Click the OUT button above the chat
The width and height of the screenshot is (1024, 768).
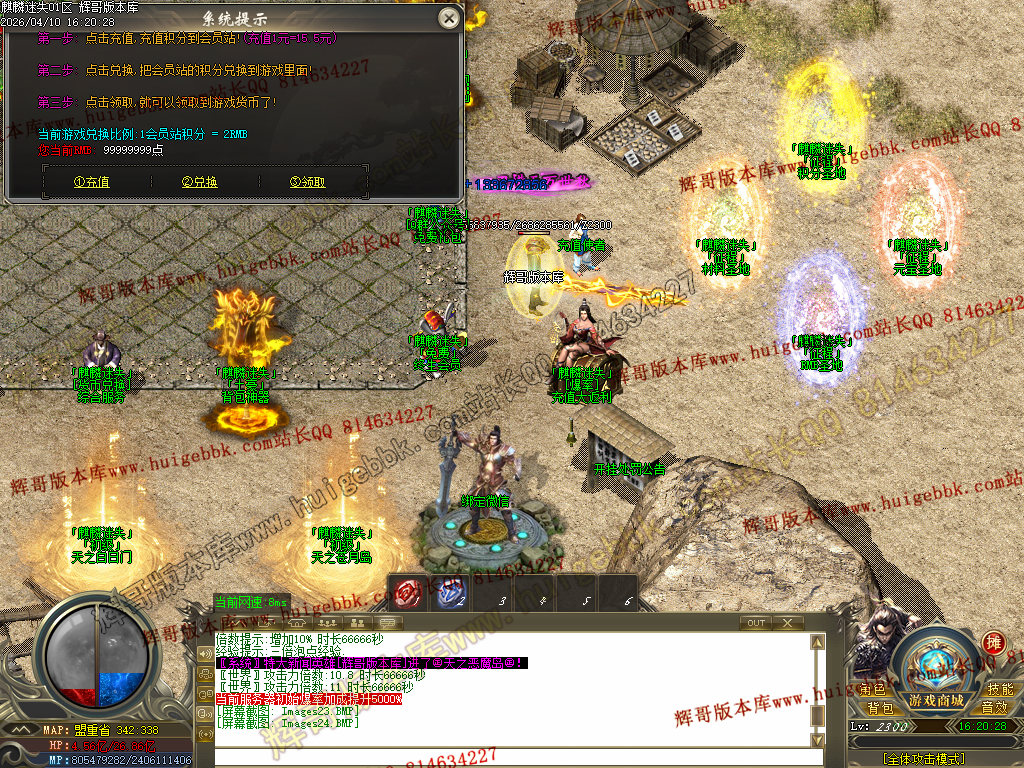point(756,623)
